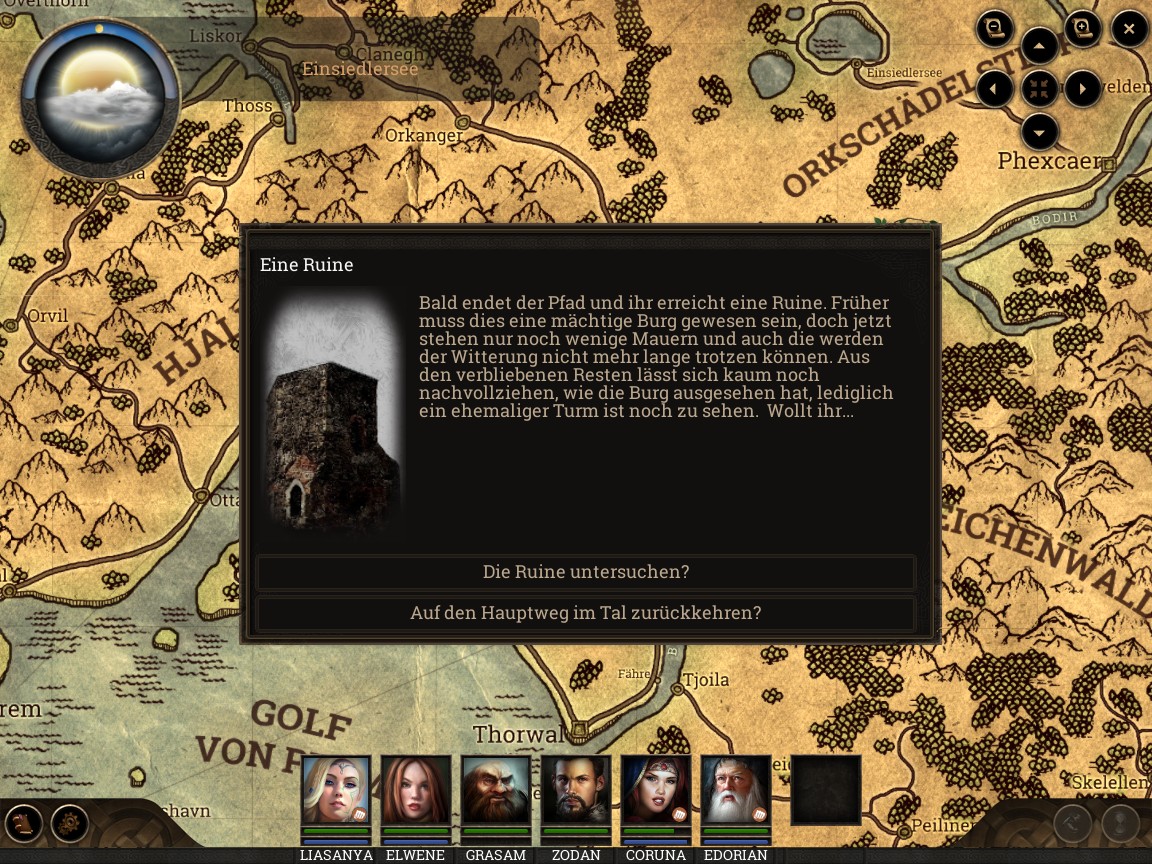This screenshot has width=1152, height=864.
Task: Choose "Die Ruine untersuchen?" option
Action: click(586, 572)
